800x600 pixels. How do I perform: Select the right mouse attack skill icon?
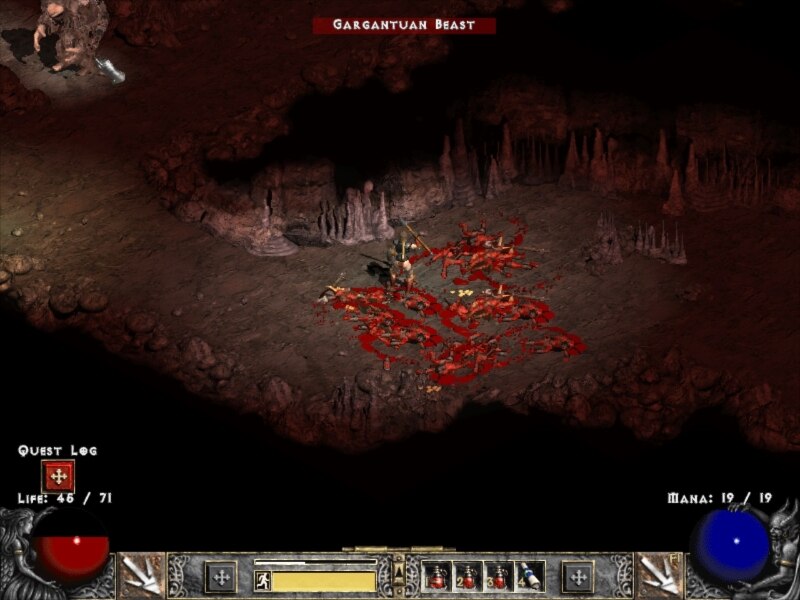659,576
